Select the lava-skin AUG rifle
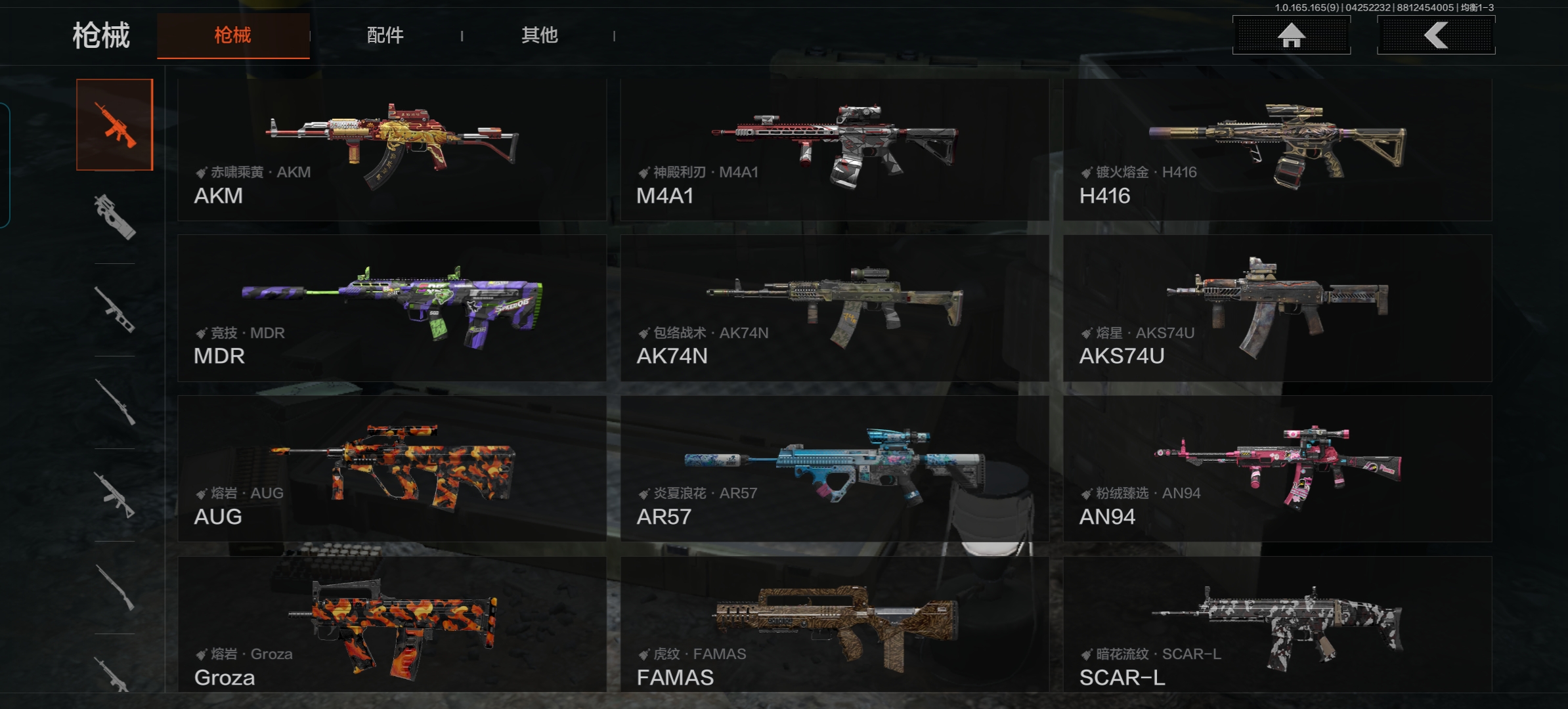This screenshot has width=1568, height=709. pos(392,469)
